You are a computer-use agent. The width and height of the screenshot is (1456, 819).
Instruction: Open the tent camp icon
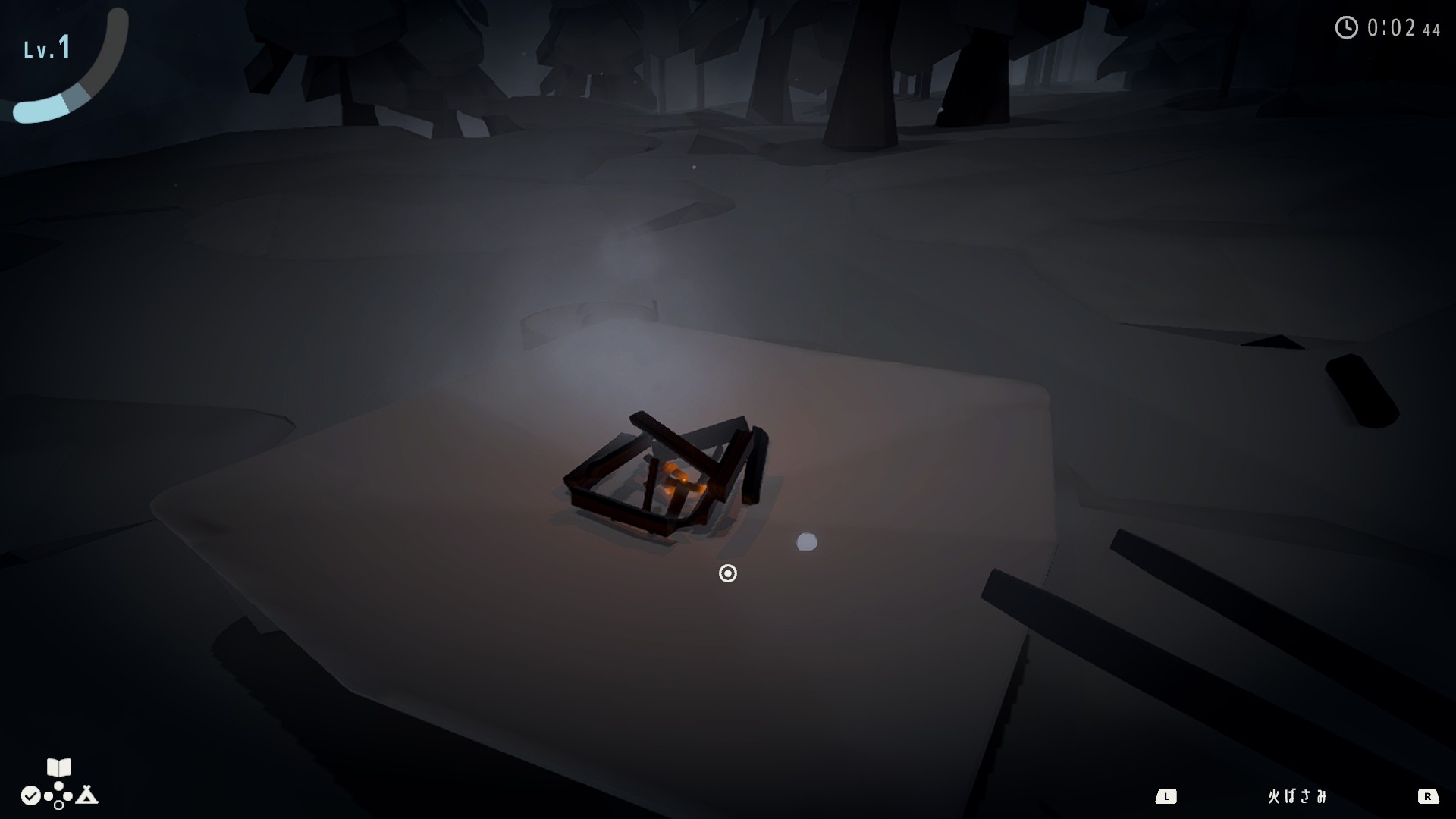click(87, 795)
